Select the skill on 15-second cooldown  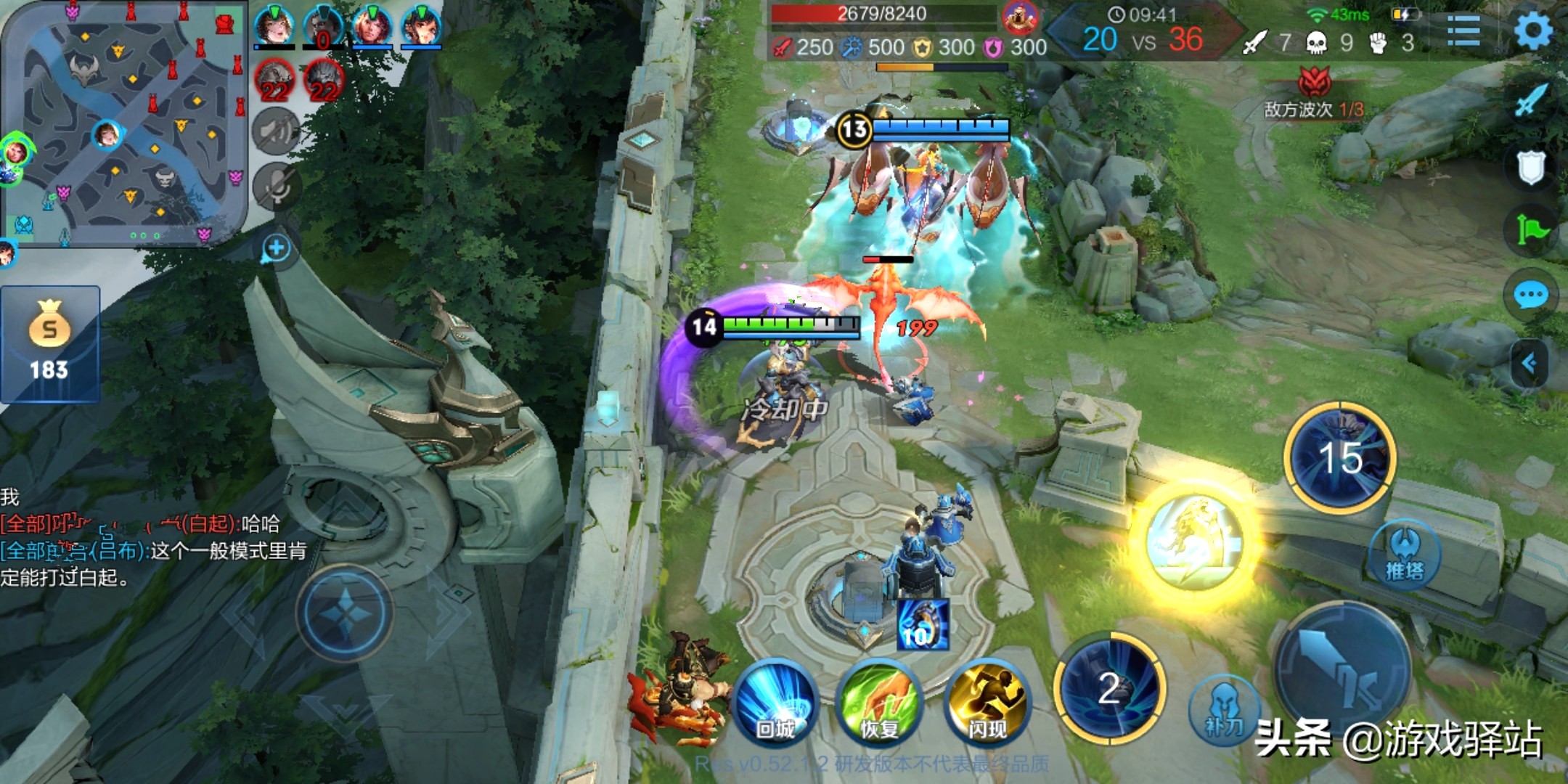(x=1340, y=458)
